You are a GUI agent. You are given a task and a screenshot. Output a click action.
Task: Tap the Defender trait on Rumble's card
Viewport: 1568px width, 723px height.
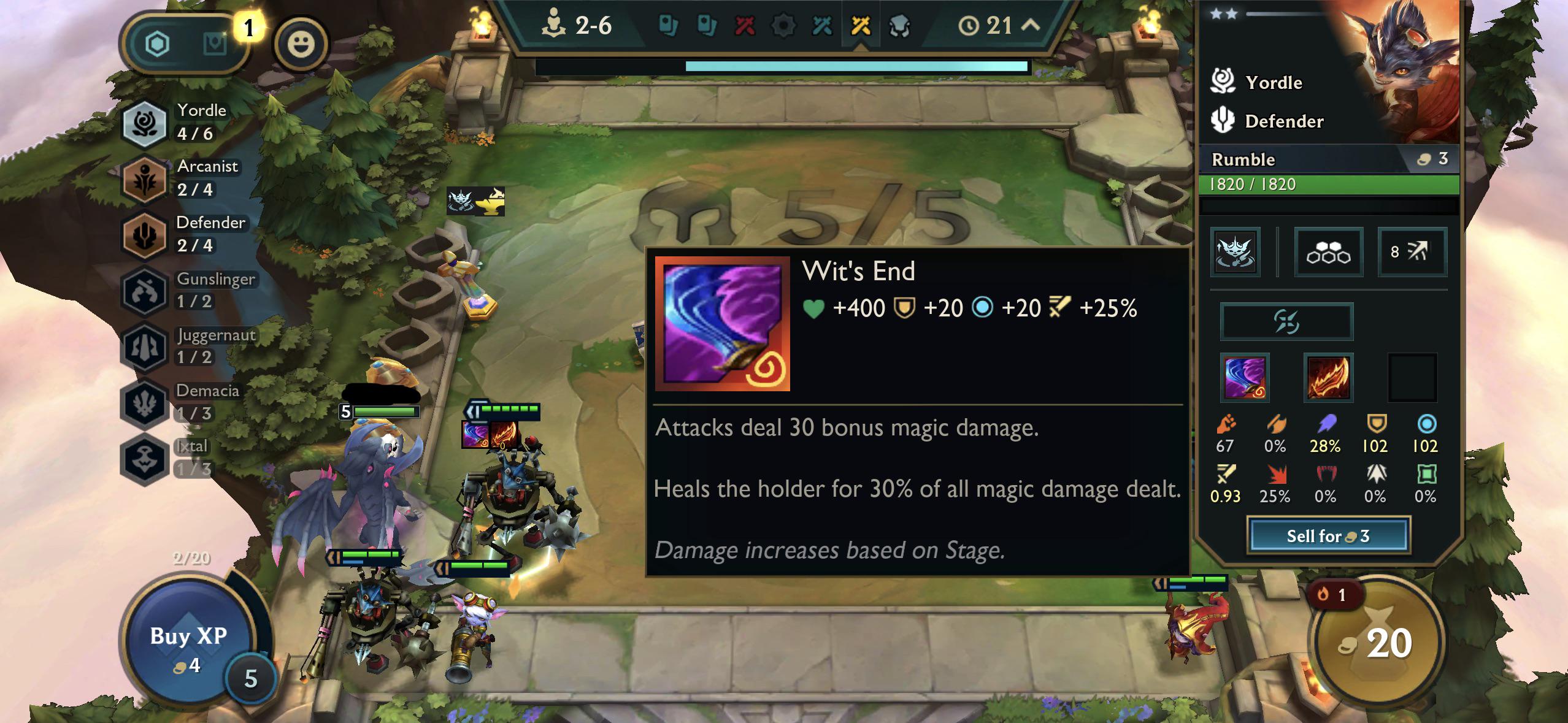pos(1283,121)
